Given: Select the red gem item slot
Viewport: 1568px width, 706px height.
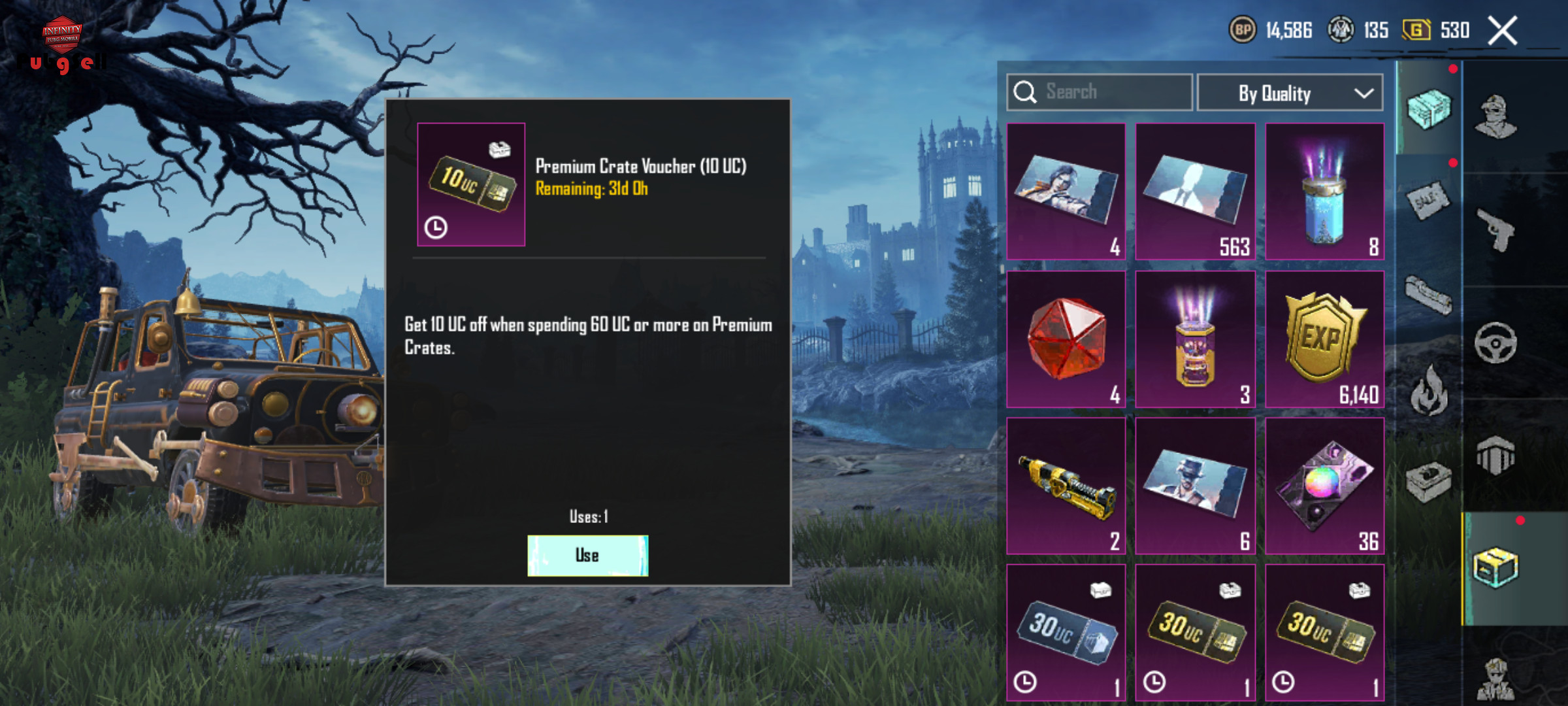Looking at the screenshot, I should coord(1066,339).
